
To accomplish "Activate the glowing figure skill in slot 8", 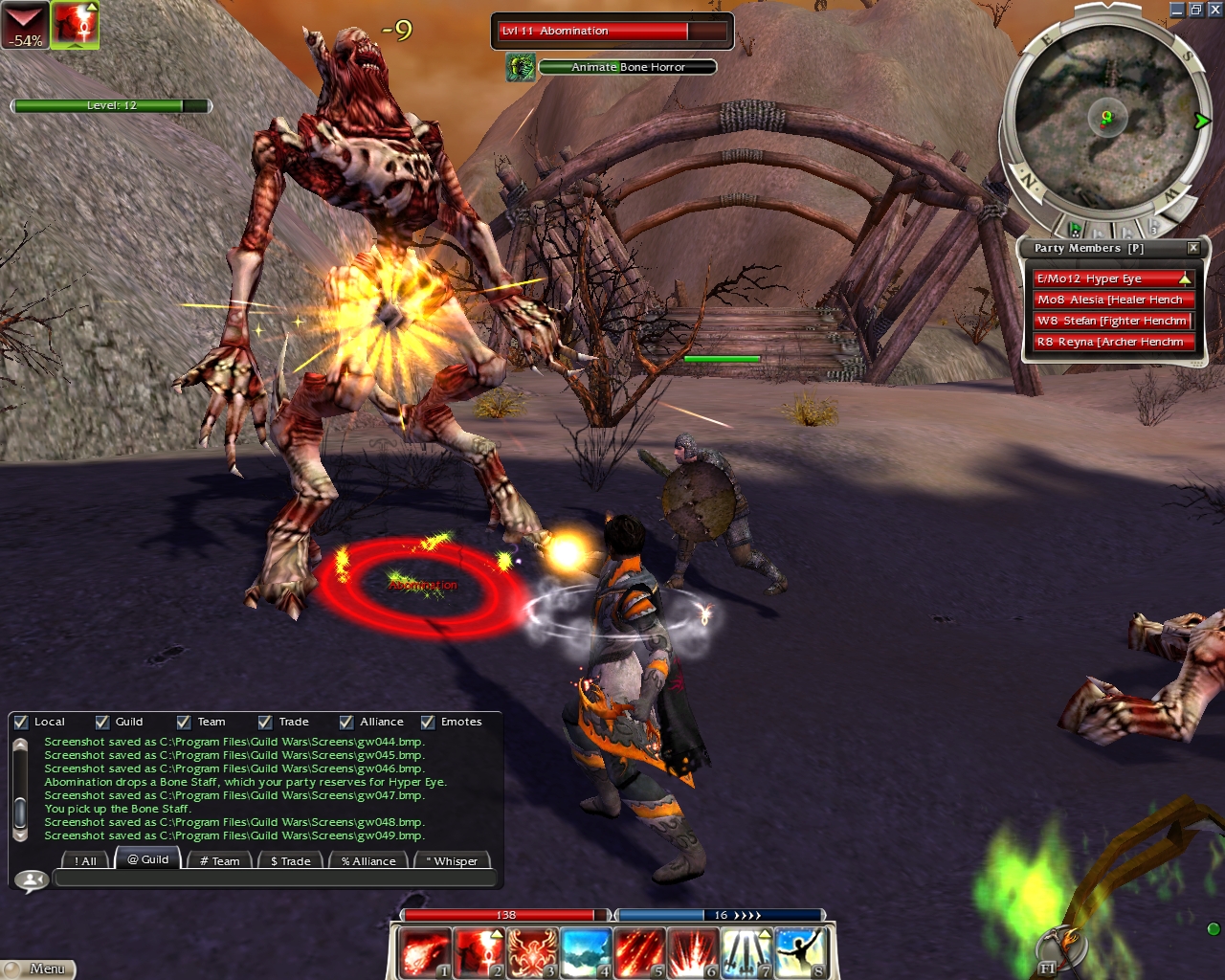I will tap(800, 953).
